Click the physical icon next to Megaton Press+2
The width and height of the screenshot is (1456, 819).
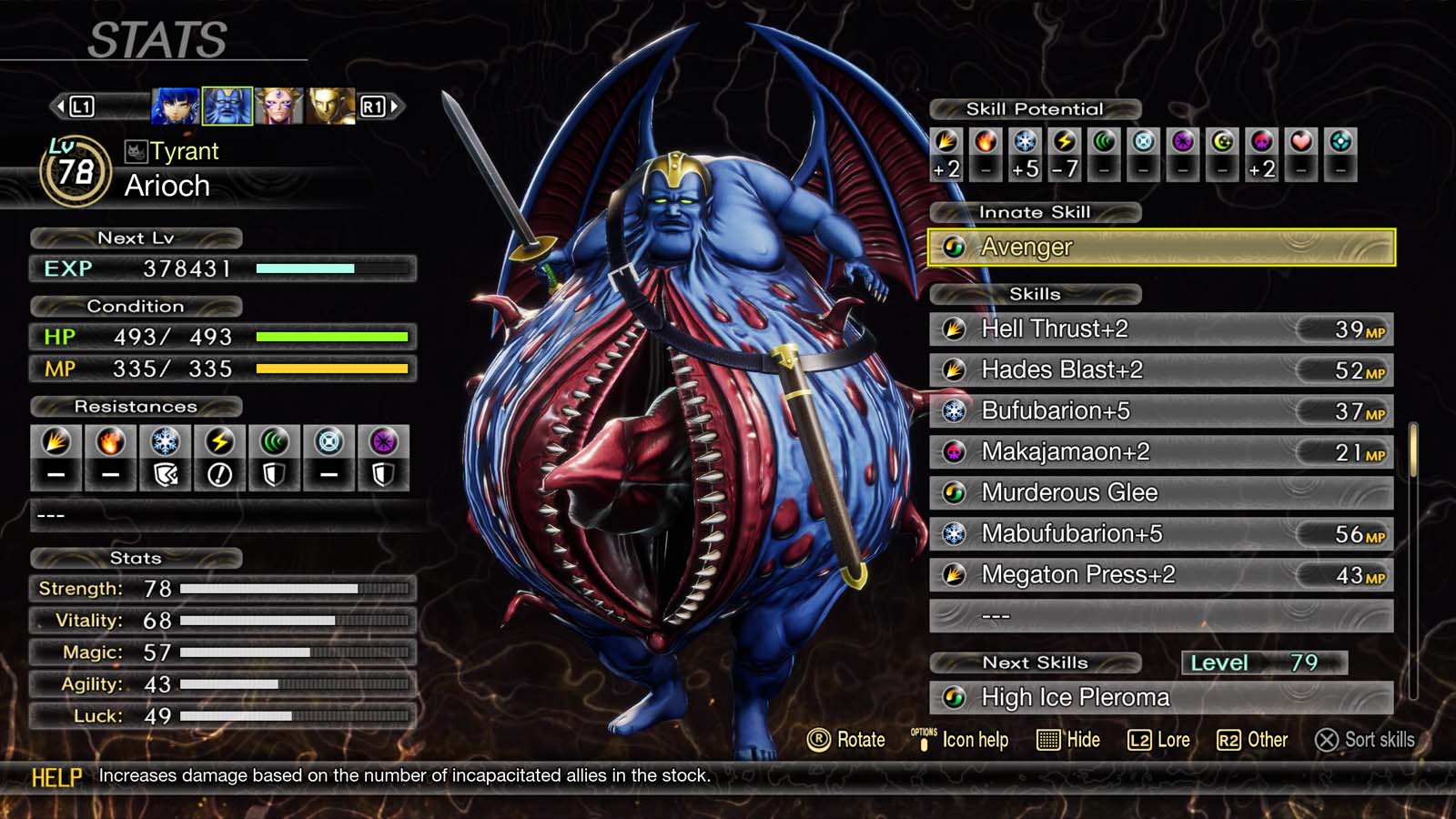955,575
